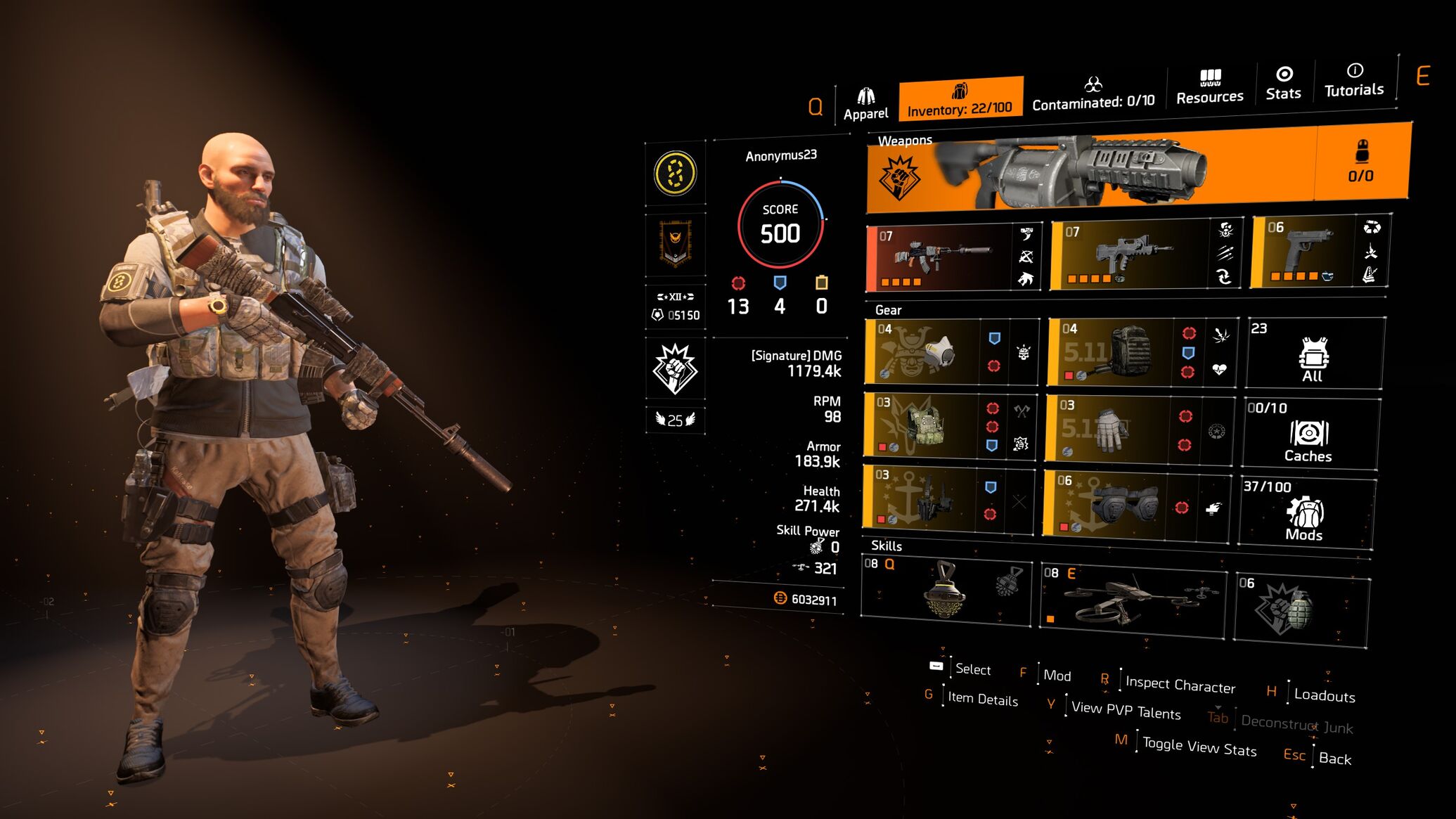Open the Inventory tab
Screen dimensions: 1456x819
[960, 100]
